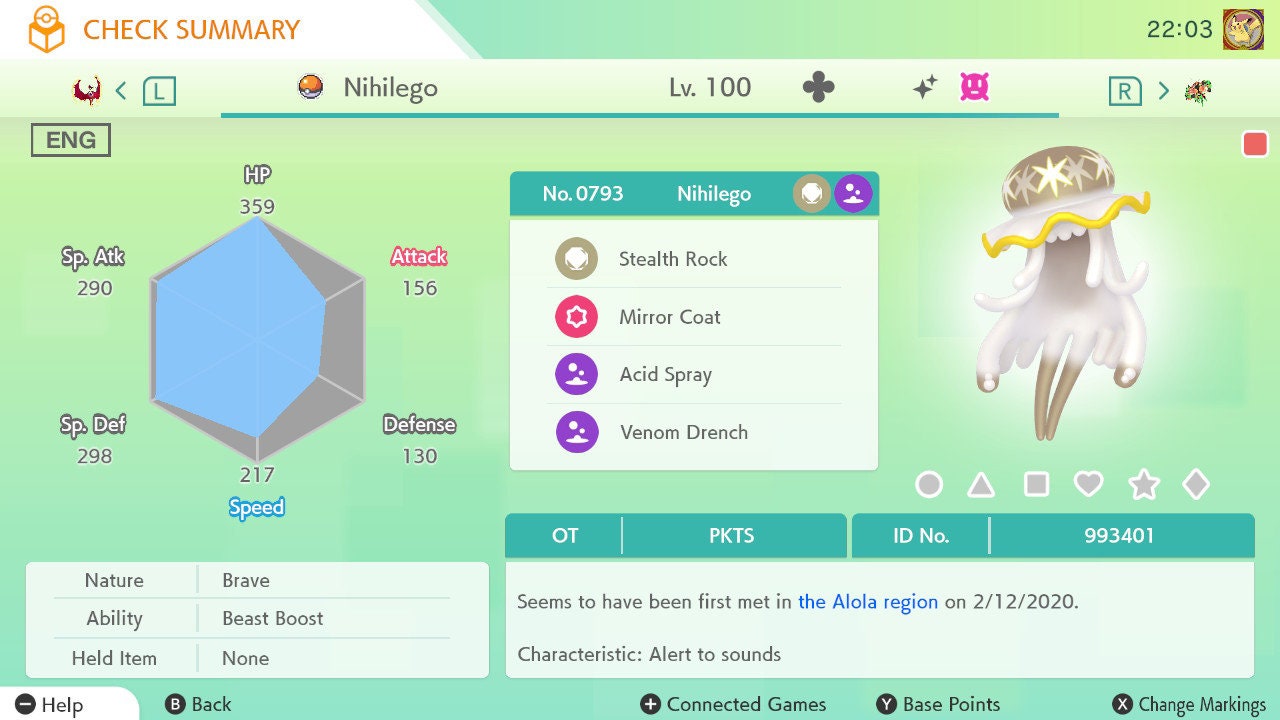Toggle the circle marking
The image size is (1280, 720).
pos(929,485)
